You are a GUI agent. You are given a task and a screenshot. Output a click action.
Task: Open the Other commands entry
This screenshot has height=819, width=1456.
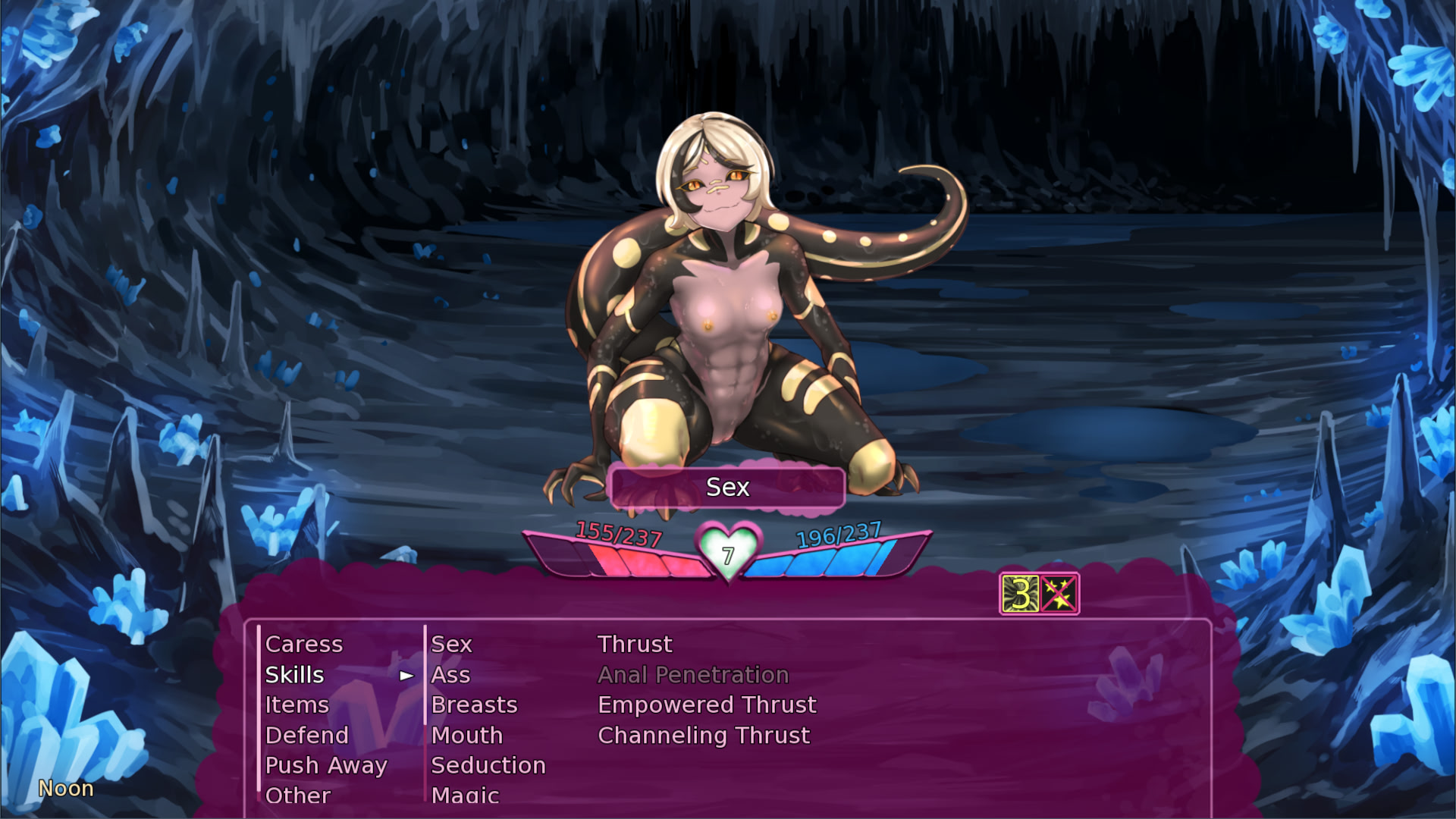point(298,795)
